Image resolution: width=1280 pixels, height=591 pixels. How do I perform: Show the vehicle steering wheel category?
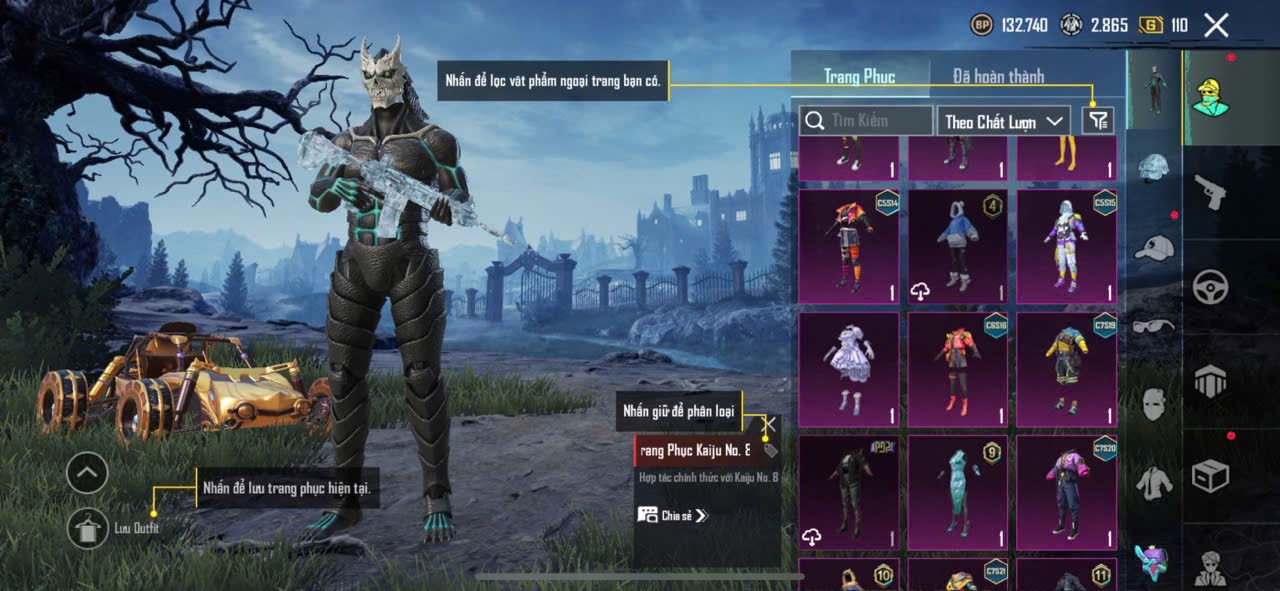(x=1210, y=287)
